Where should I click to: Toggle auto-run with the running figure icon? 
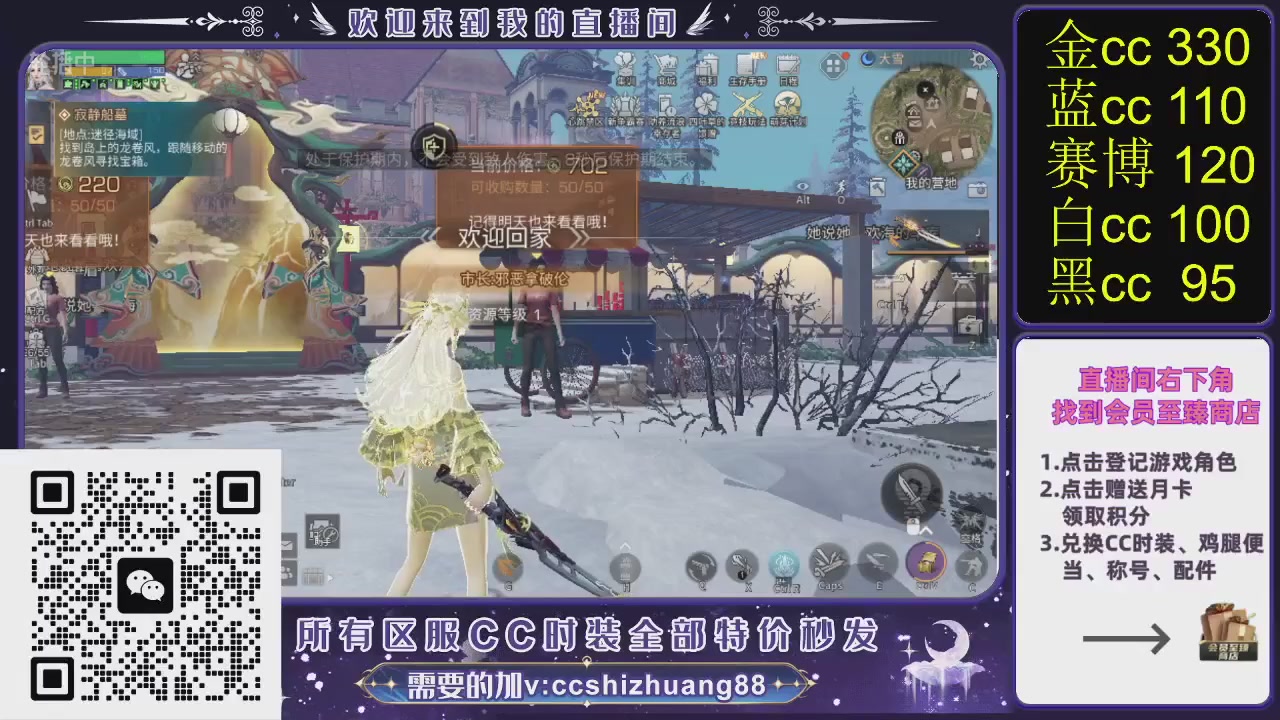point(841,187)
